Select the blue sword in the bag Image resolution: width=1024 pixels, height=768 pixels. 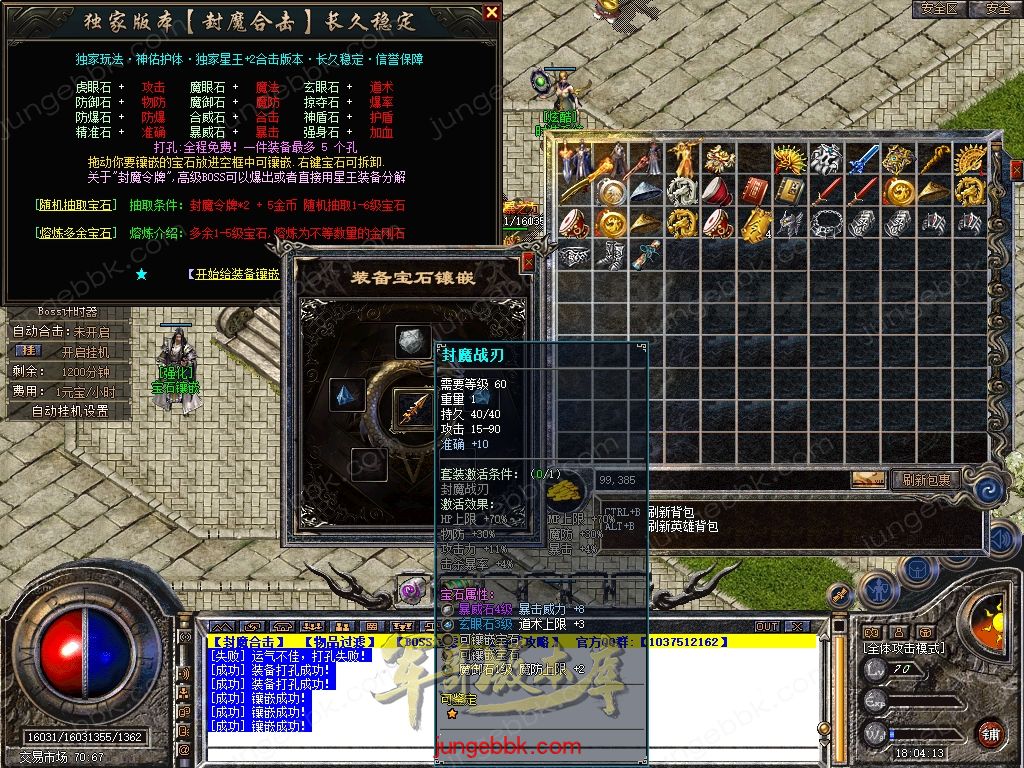(x=862, y=158)
